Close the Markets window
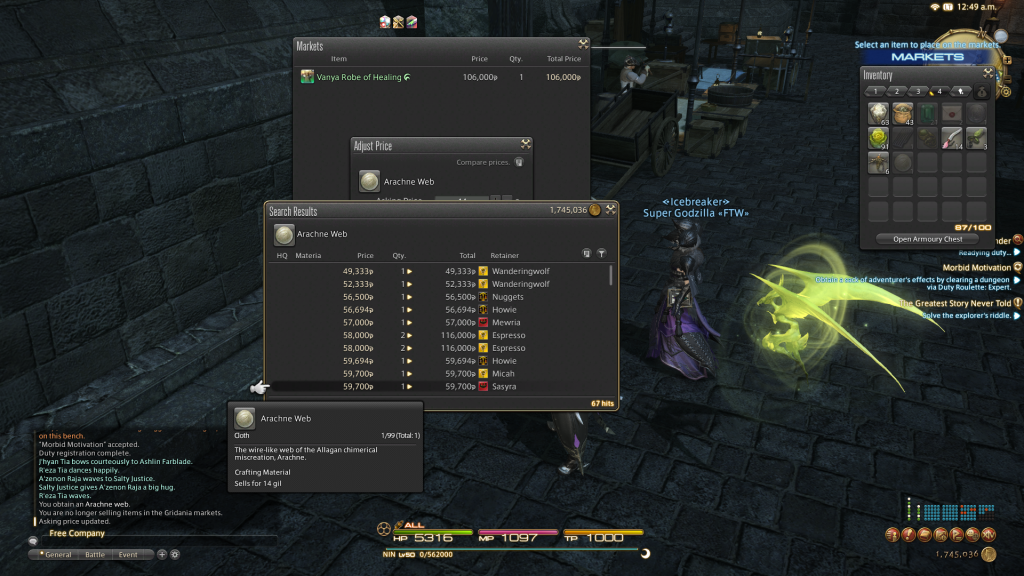The image size is (1024, 576). (583, 45)
